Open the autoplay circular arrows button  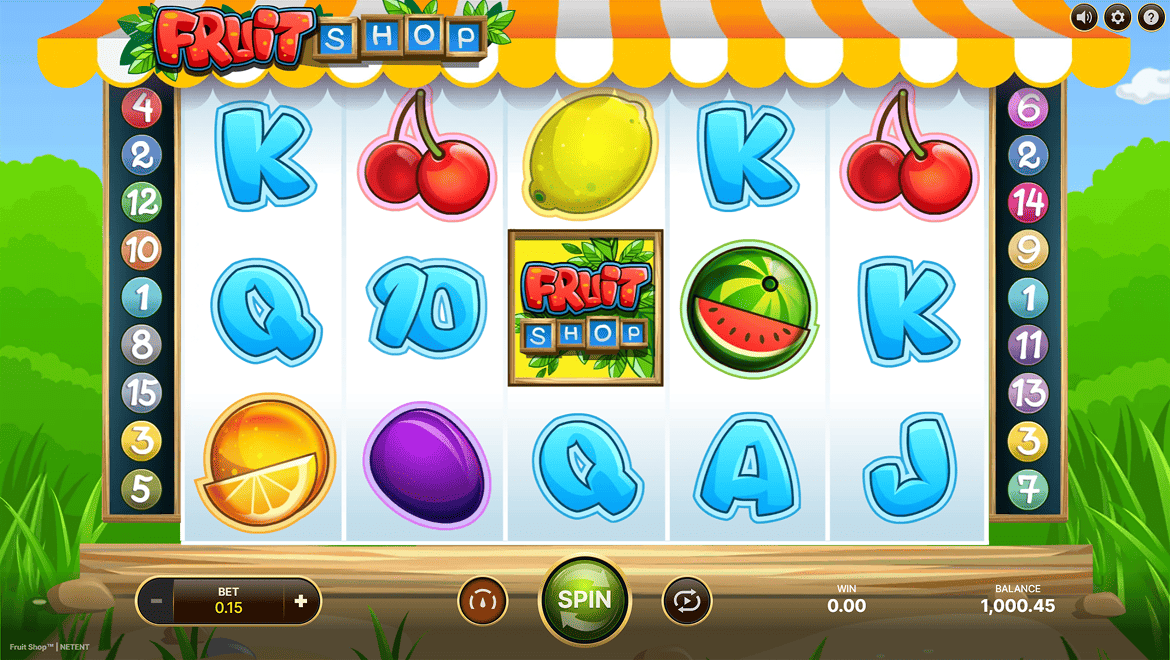click(x=687, y=601)
